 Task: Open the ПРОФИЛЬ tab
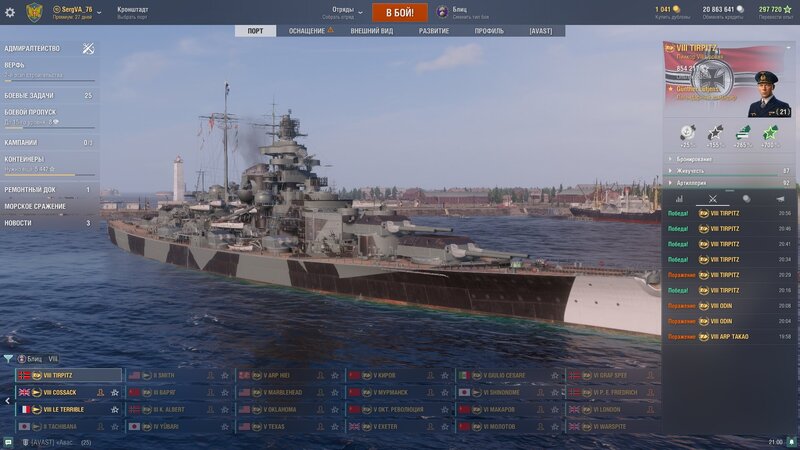pyautogui.click(x=489, y=31)
